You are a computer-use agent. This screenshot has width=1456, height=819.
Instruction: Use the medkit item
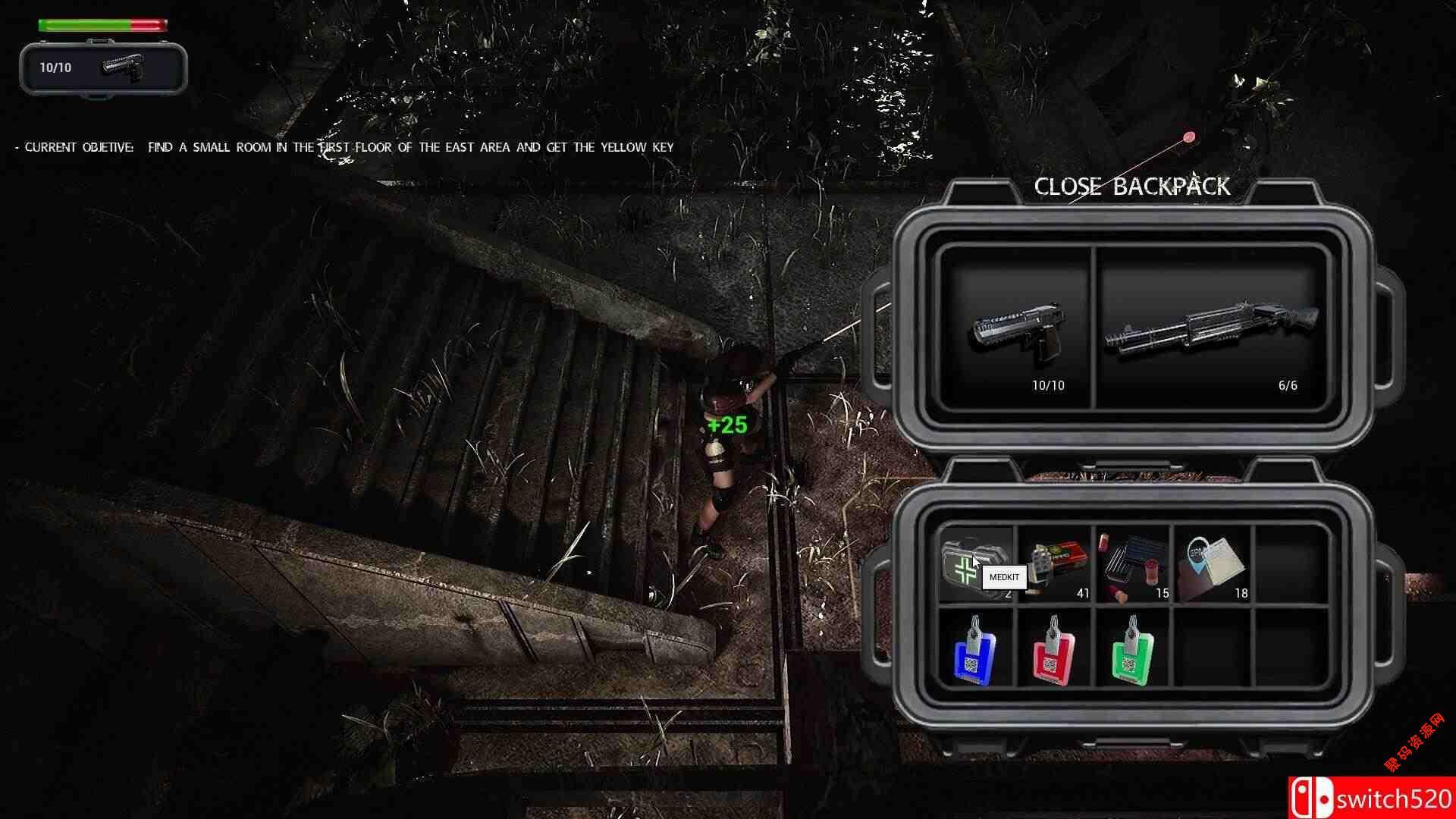(x=966, y=566)
